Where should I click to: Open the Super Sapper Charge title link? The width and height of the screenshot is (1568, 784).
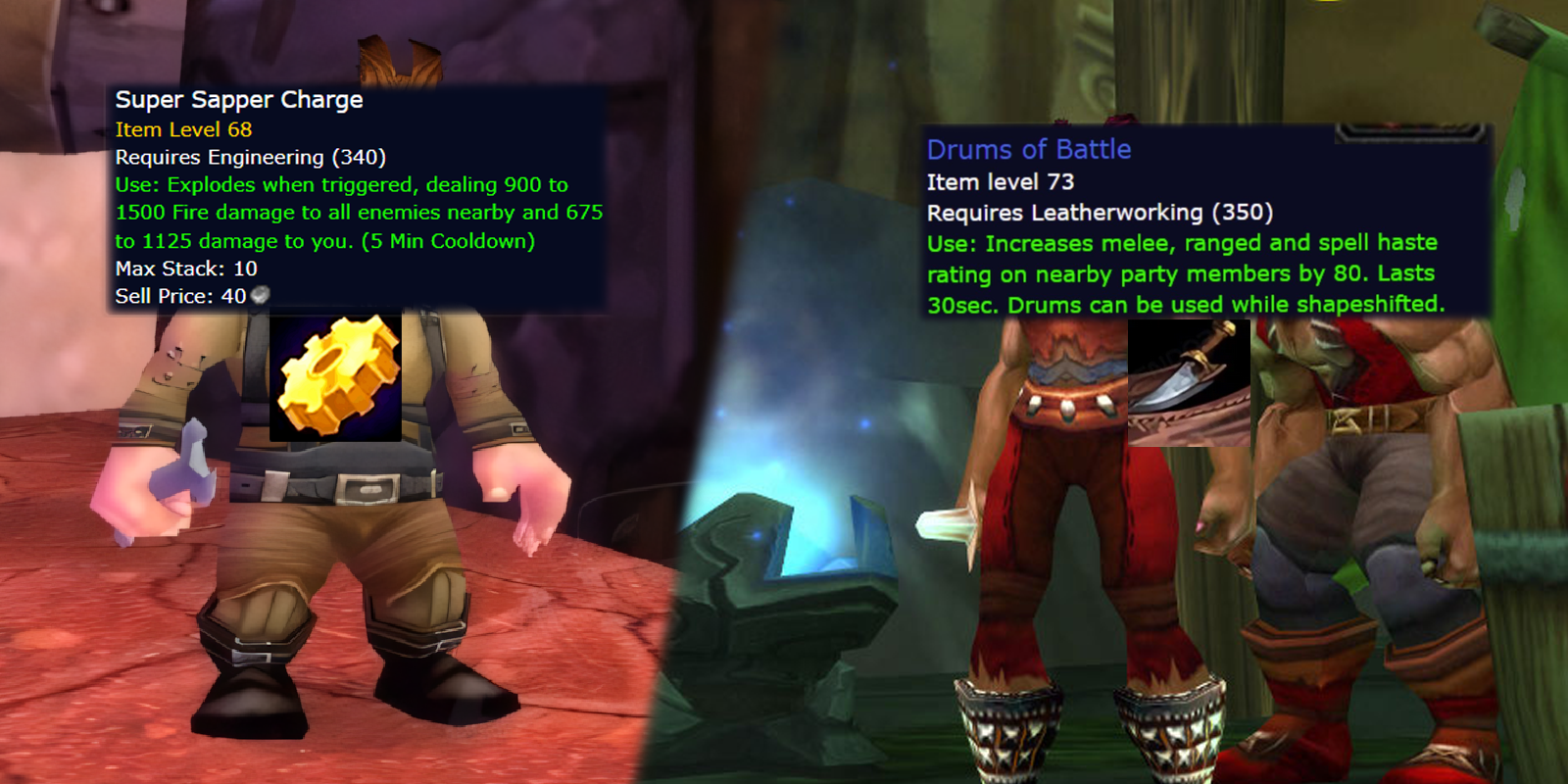pos(238,99)
